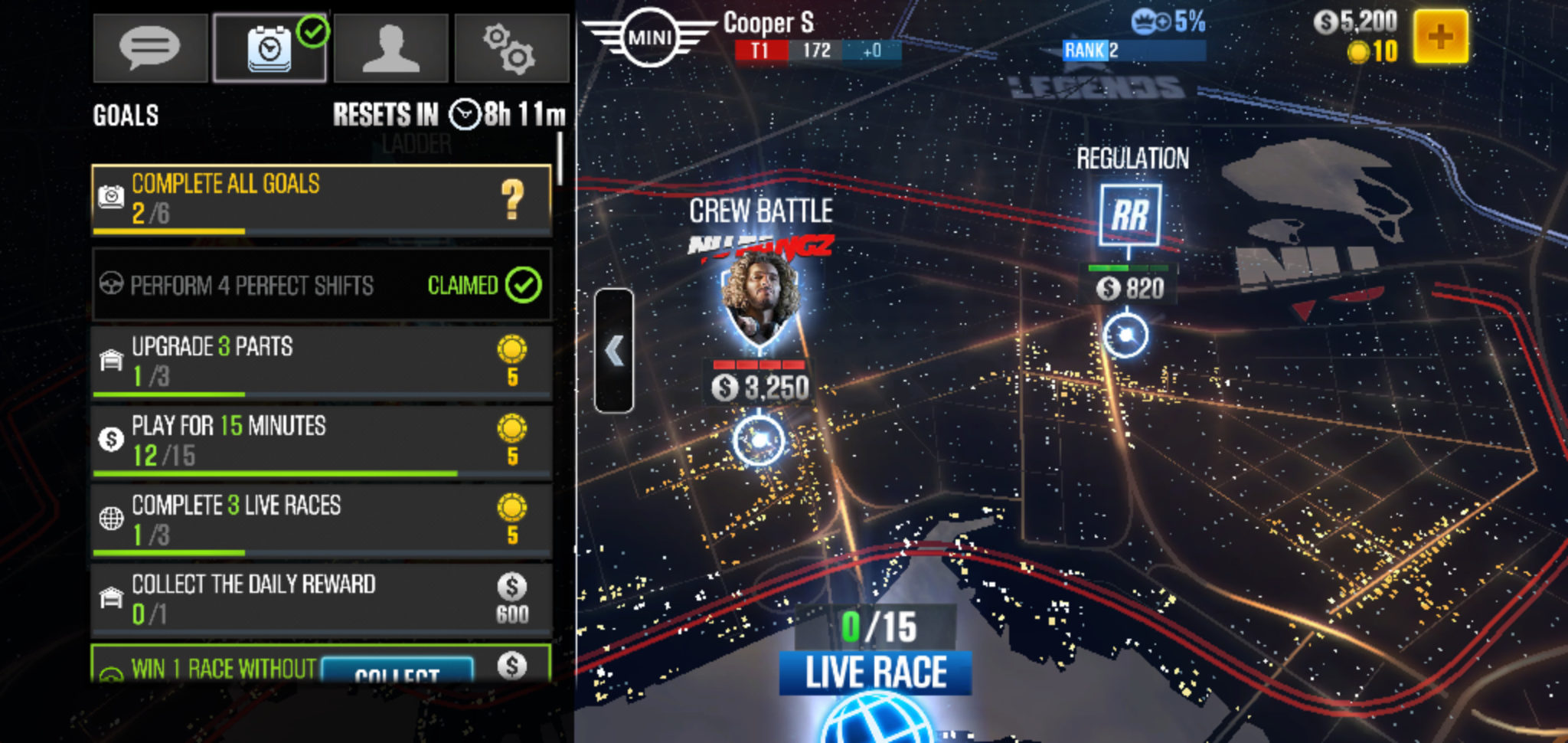This screenshot has height=743, width=1568.
Task: Show Complete All Goals reward info
Action: [x=512, y=199]
